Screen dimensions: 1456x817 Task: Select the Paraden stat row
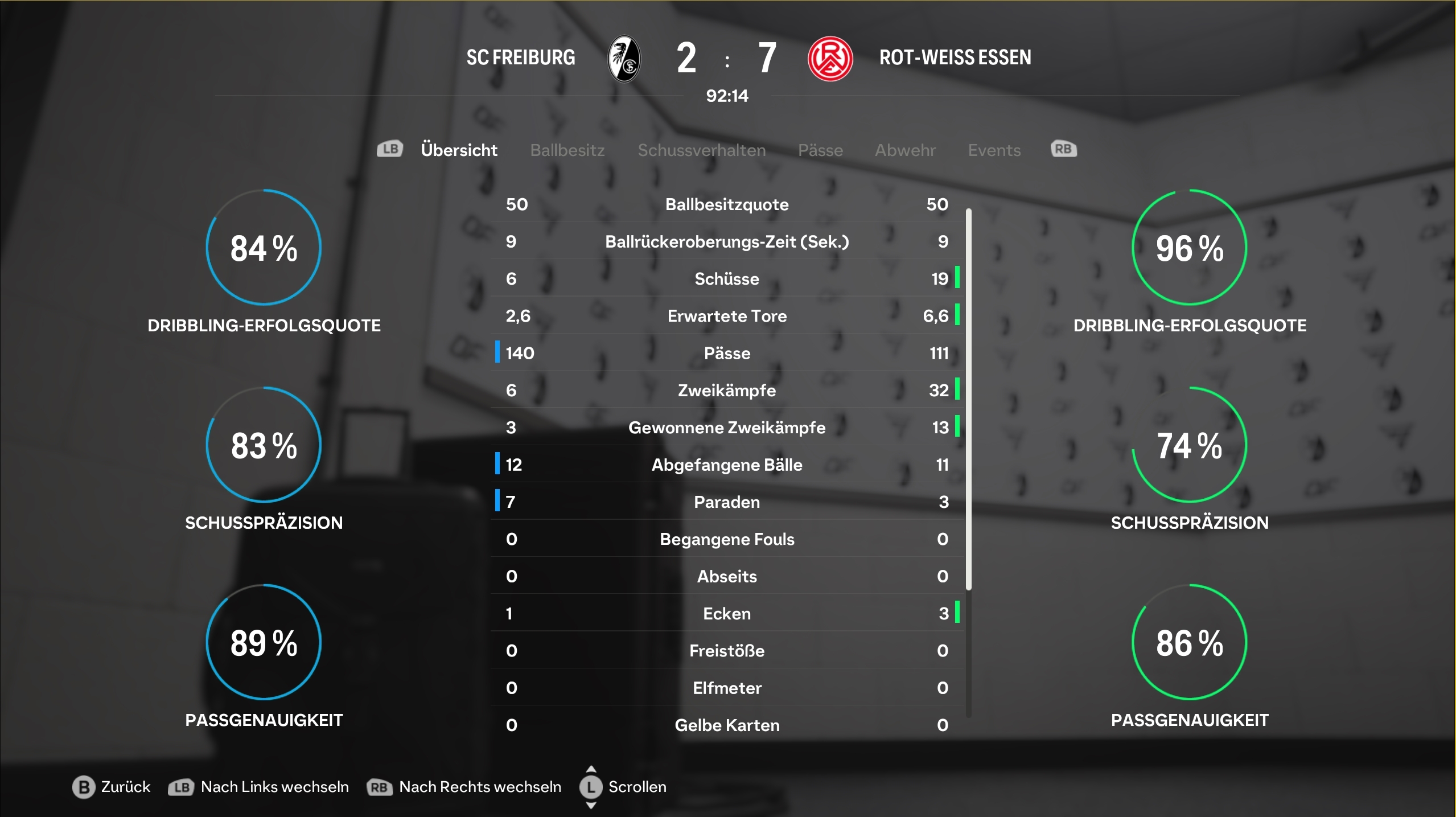click(x=727, y=502)
